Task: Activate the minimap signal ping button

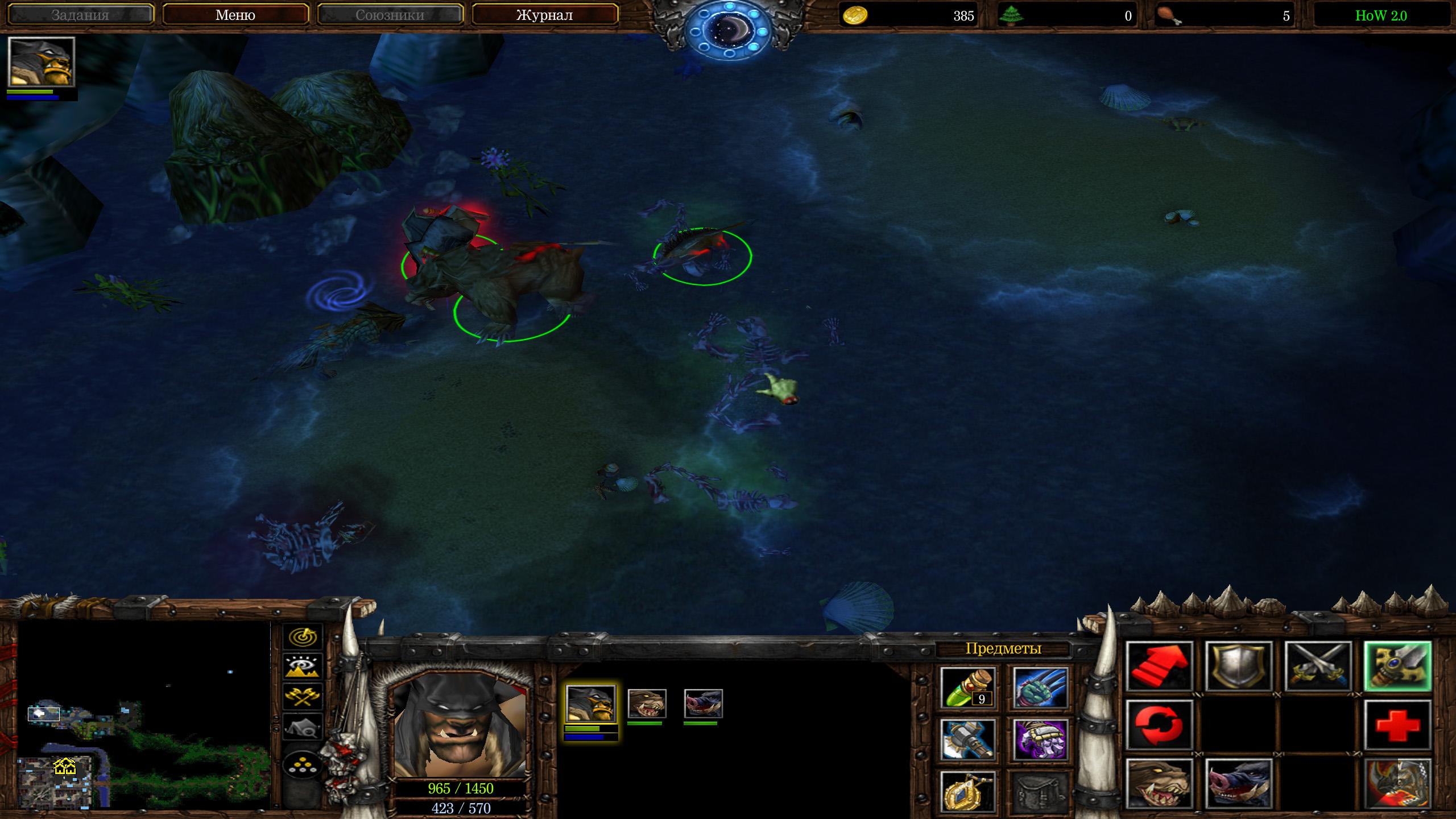Action: (303, 636)
